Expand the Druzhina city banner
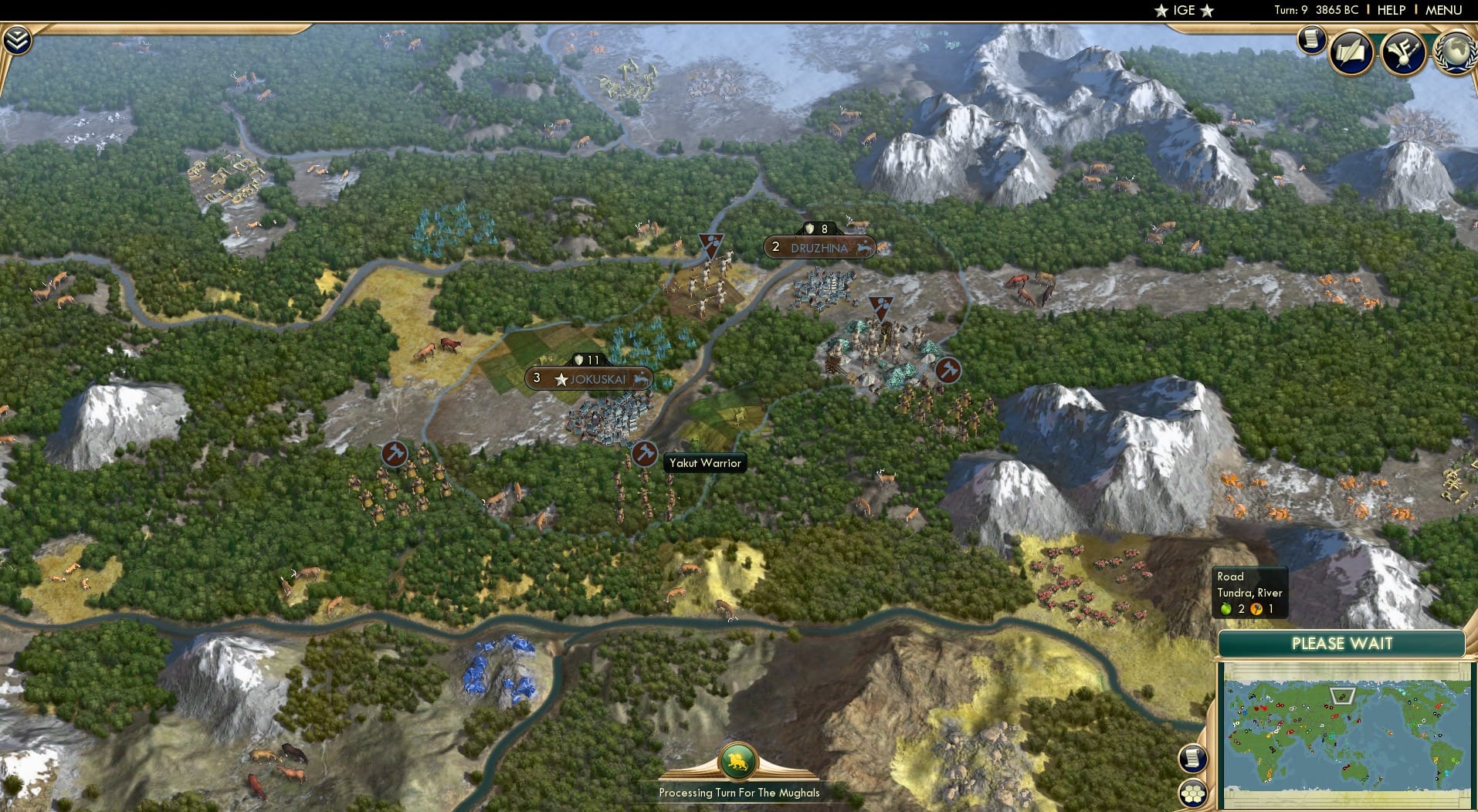1478x812 pixels. click(819, 248)
